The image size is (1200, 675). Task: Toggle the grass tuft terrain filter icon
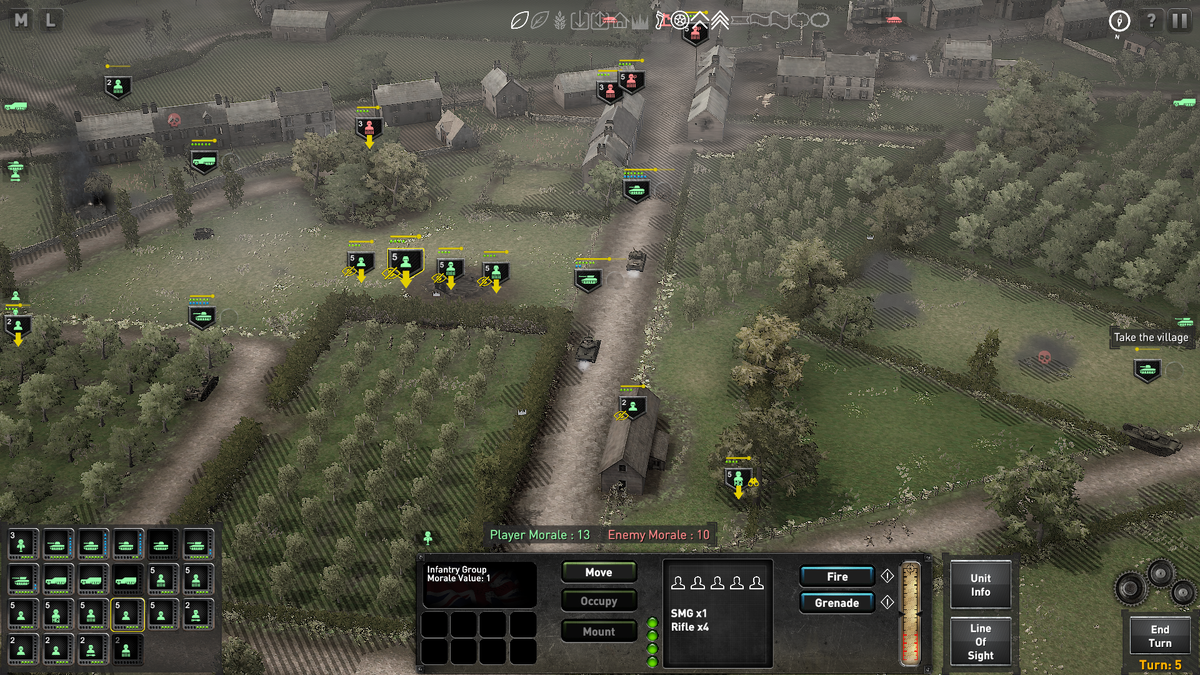pyautogui.click(x=640, y=20)
